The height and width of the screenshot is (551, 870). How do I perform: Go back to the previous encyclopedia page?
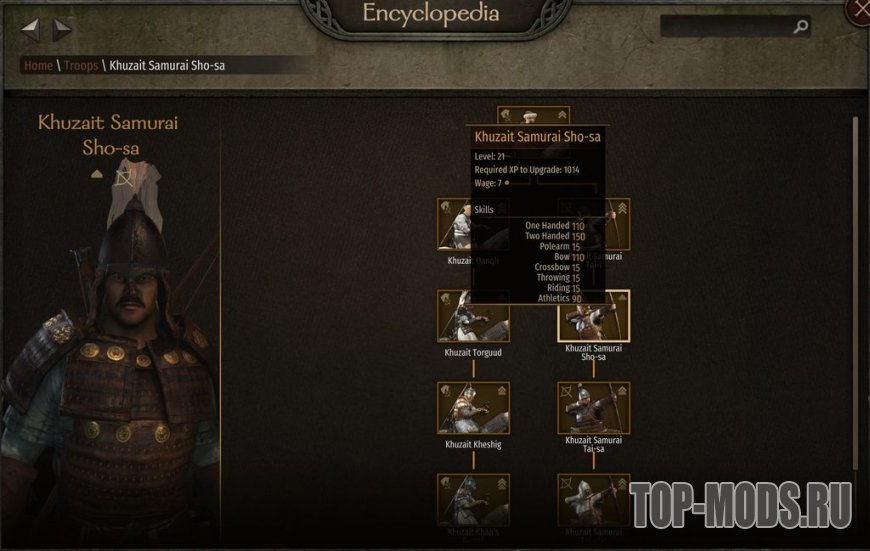pos(30,30)
